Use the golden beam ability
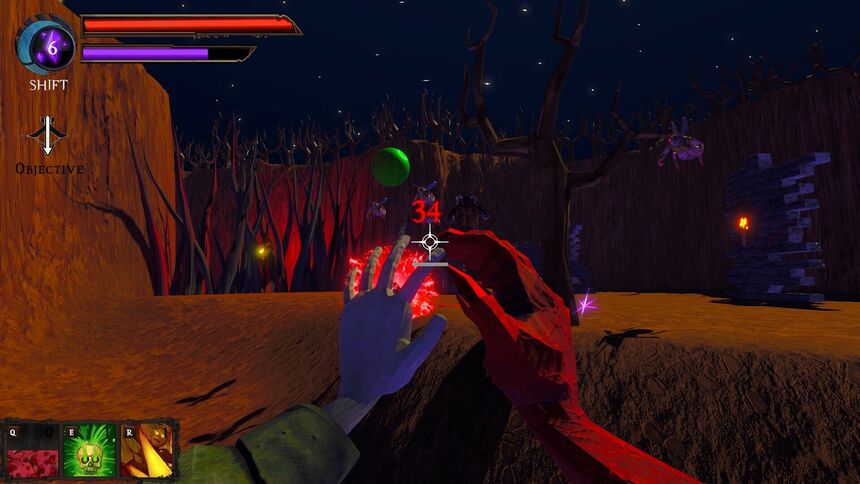This screenshot has height=484, width=860. coord(147,451)
